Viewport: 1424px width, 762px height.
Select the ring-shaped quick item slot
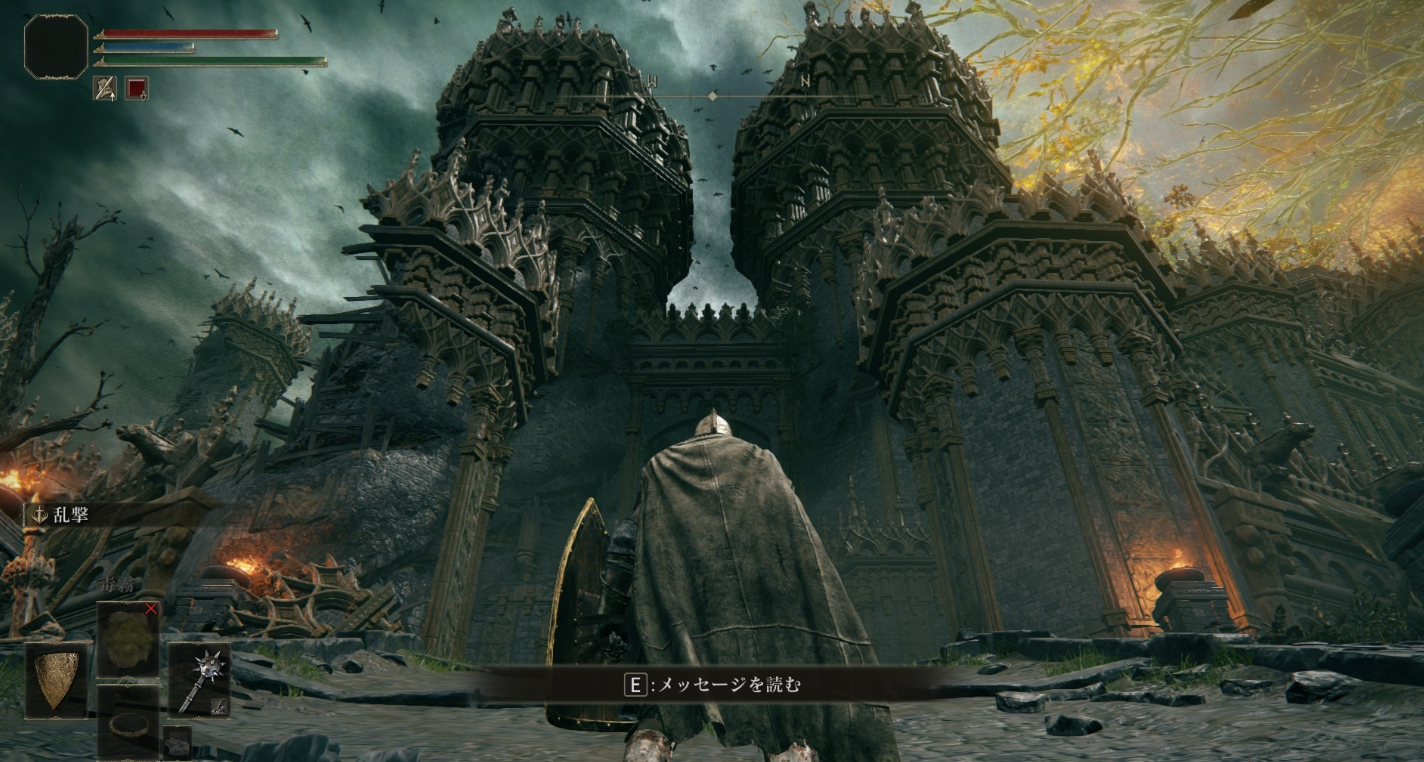[127, 721]
